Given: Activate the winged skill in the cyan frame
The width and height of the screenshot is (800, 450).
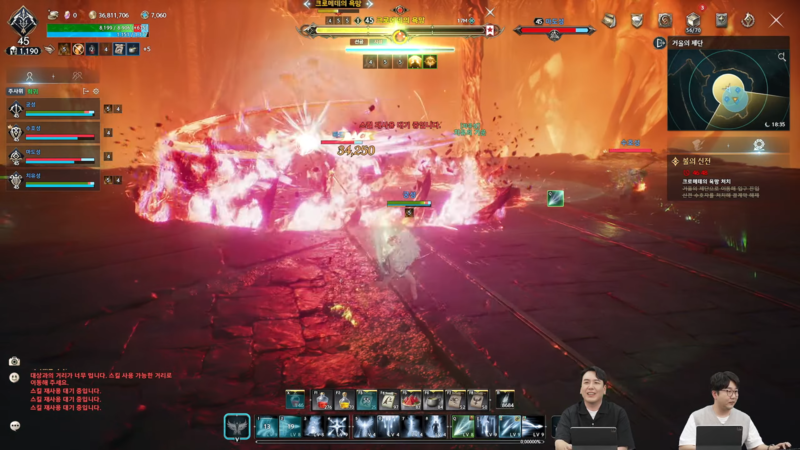Looking at the screenshot, I should (x=237, y=427).
